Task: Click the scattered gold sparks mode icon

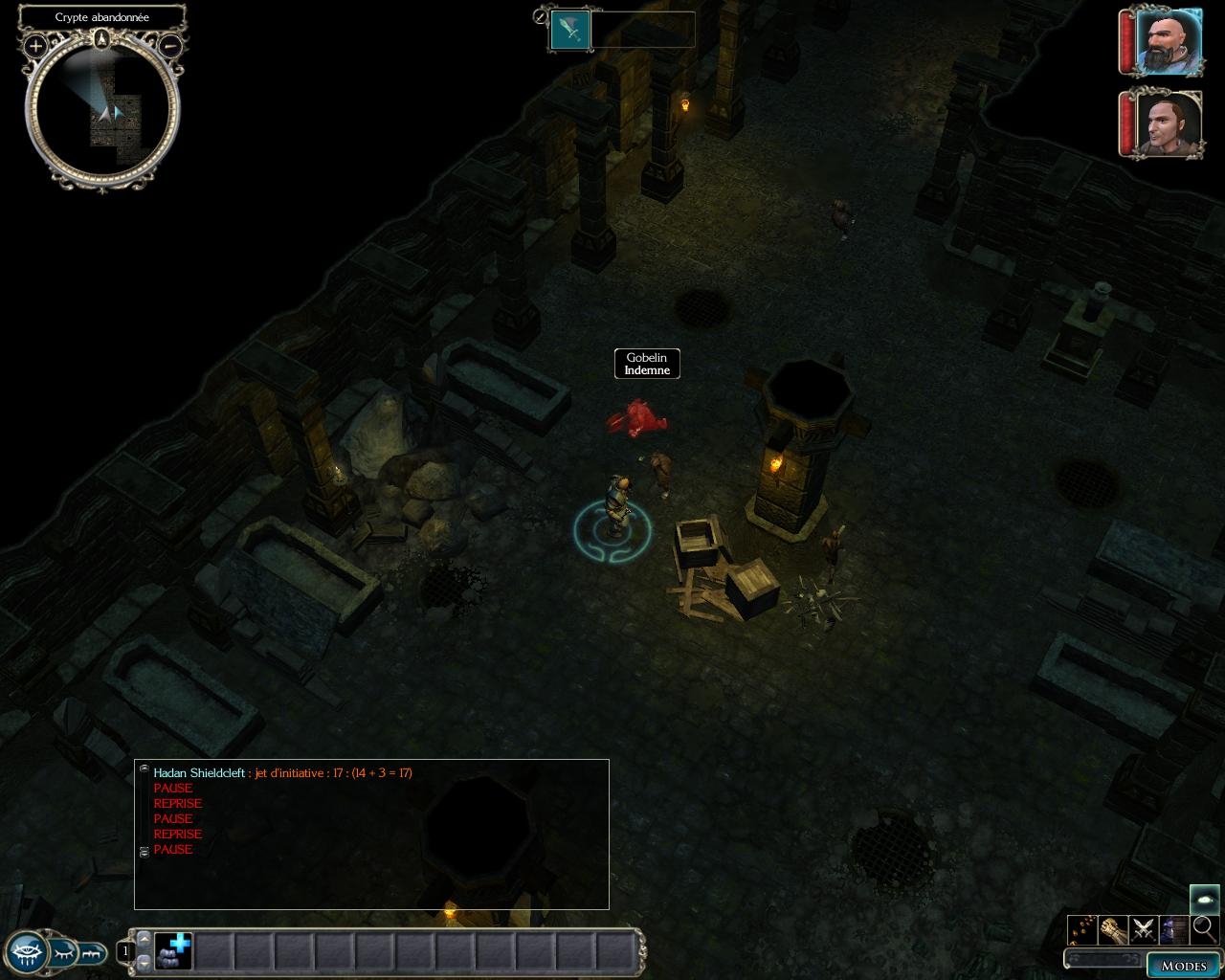Action: (x=1081, y=928)
